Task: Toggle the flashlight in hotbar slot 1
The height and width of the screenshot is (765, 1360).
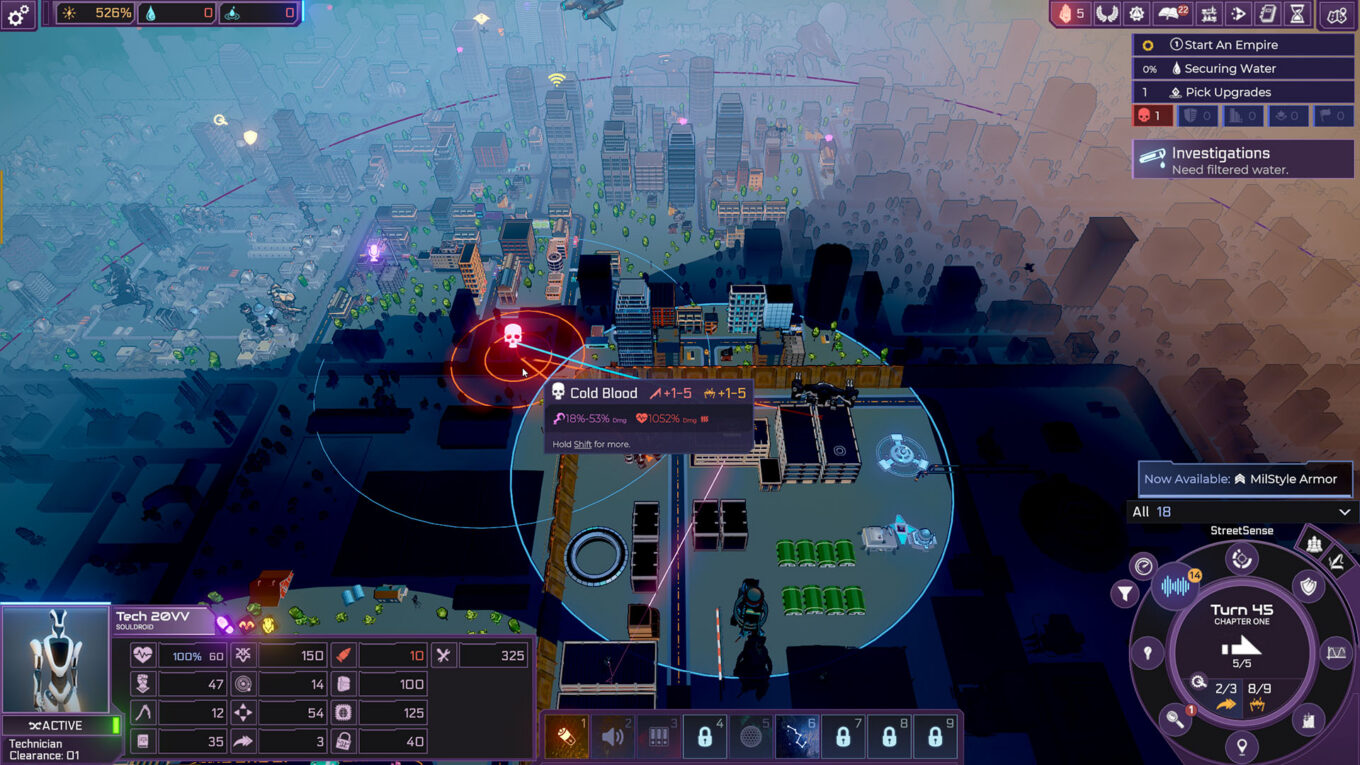Action: [x=567, y=736]
